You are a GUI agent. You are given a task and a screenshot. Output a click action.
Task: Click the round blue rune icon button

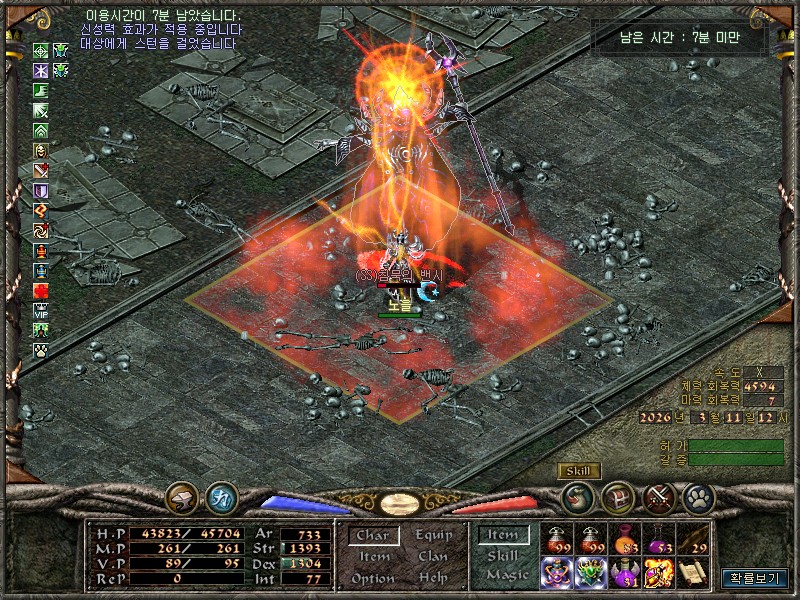pos(221,497)
